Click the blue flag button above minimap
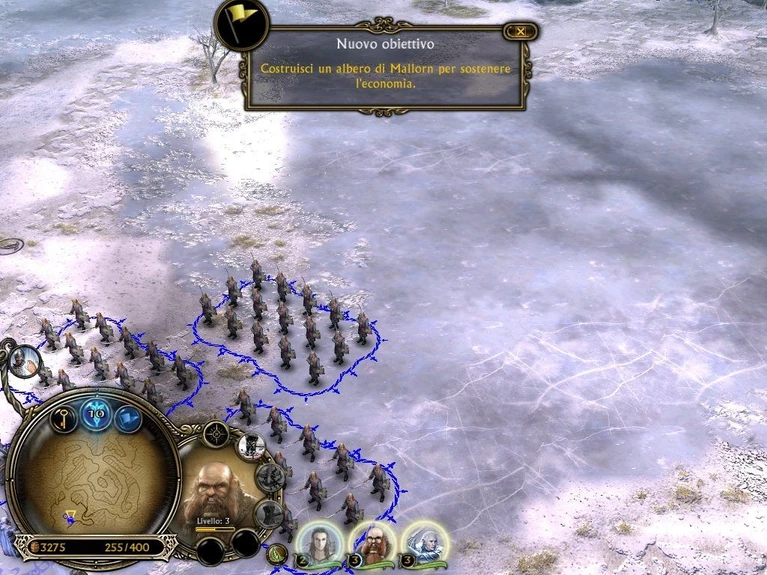The width and height of the screenshot is (767, 575). coord(128,419)
